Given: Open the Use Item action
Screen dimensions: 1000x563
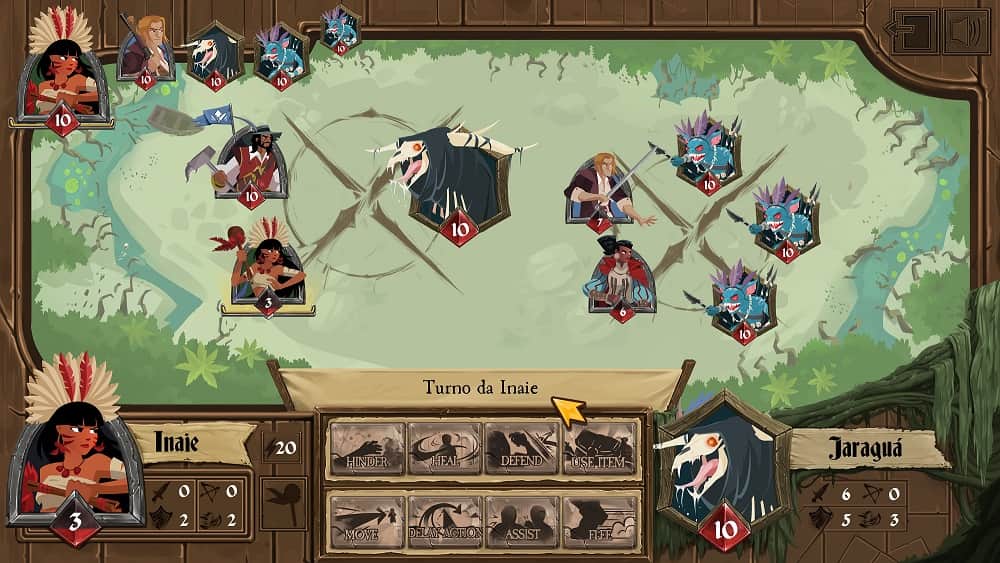Looking at the screenshot, I should [599, 448].
